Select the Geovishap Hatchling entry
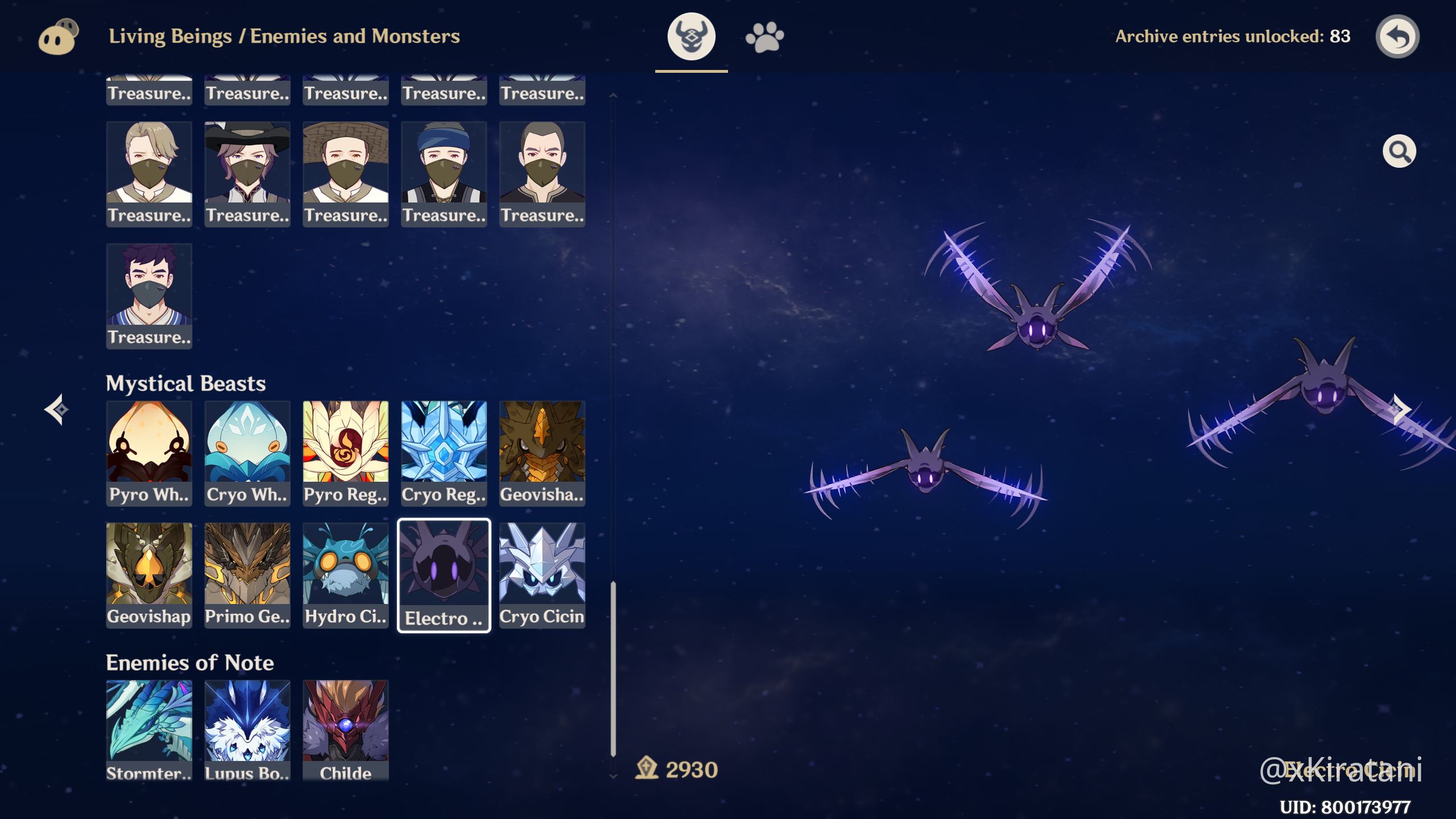 542,453
